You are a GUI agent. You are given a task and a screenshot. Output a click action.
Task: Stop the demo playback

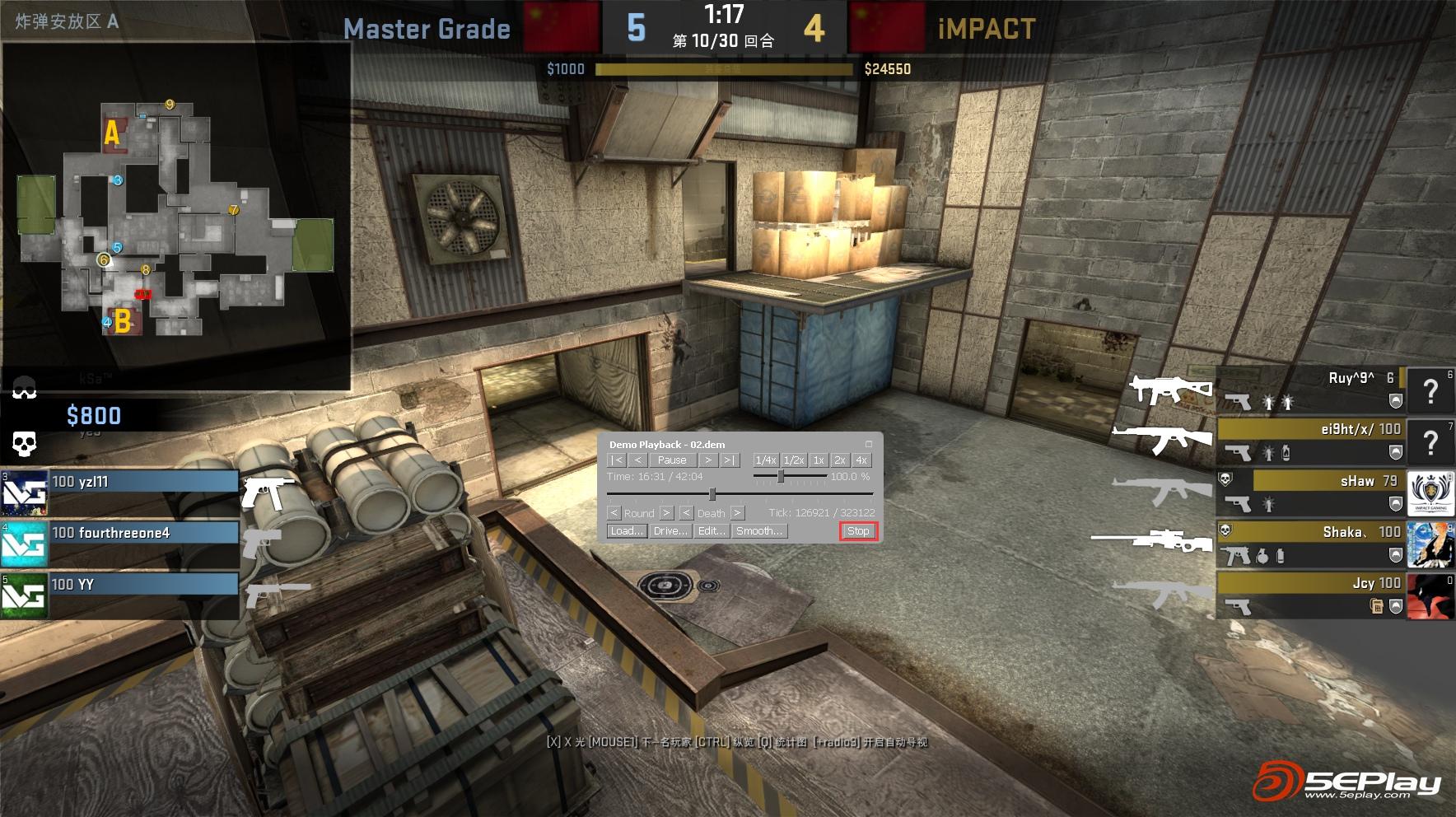point(858,531)
